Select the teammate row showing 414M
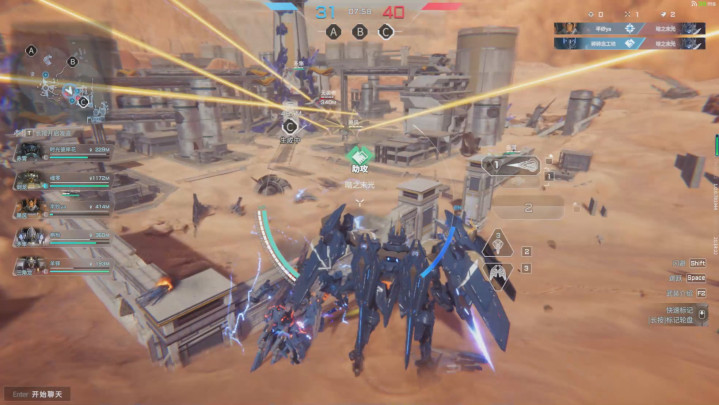 (62, 208)
